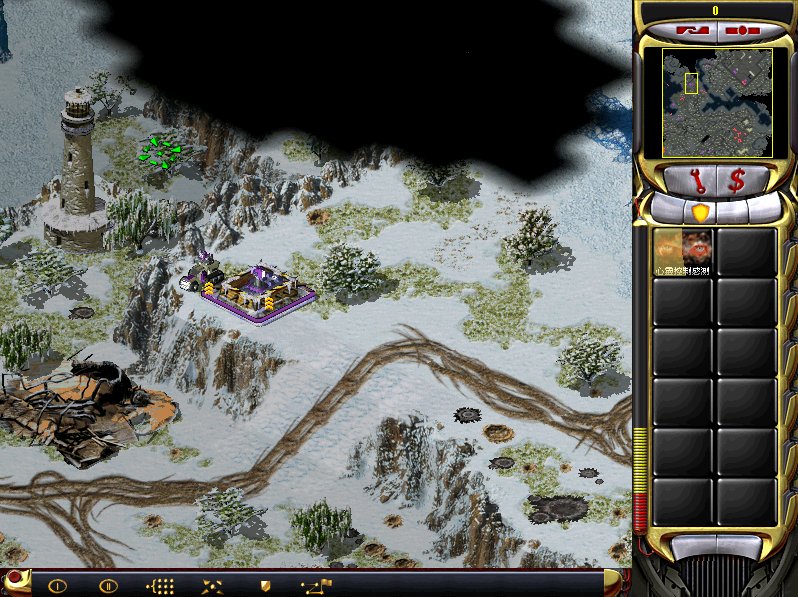
Task: Select team two on the command bar
Action: coord(108,586)
